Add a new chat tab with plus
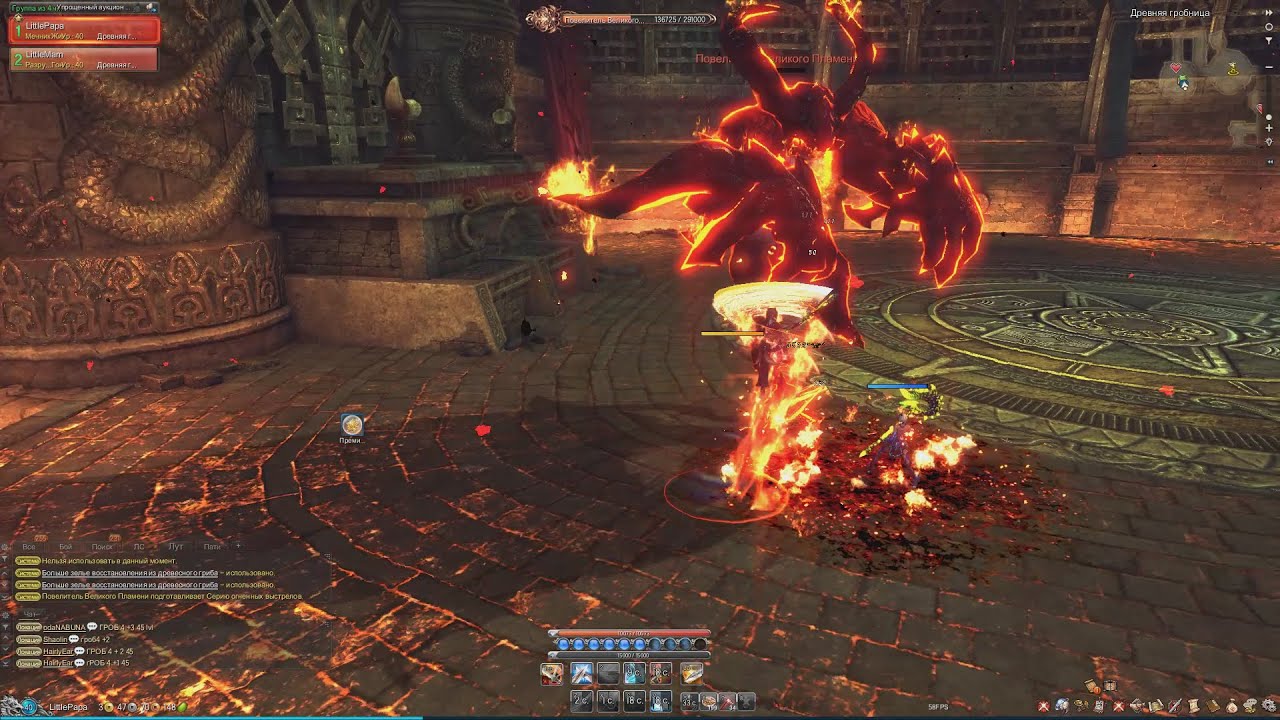 tap(237, 546)
